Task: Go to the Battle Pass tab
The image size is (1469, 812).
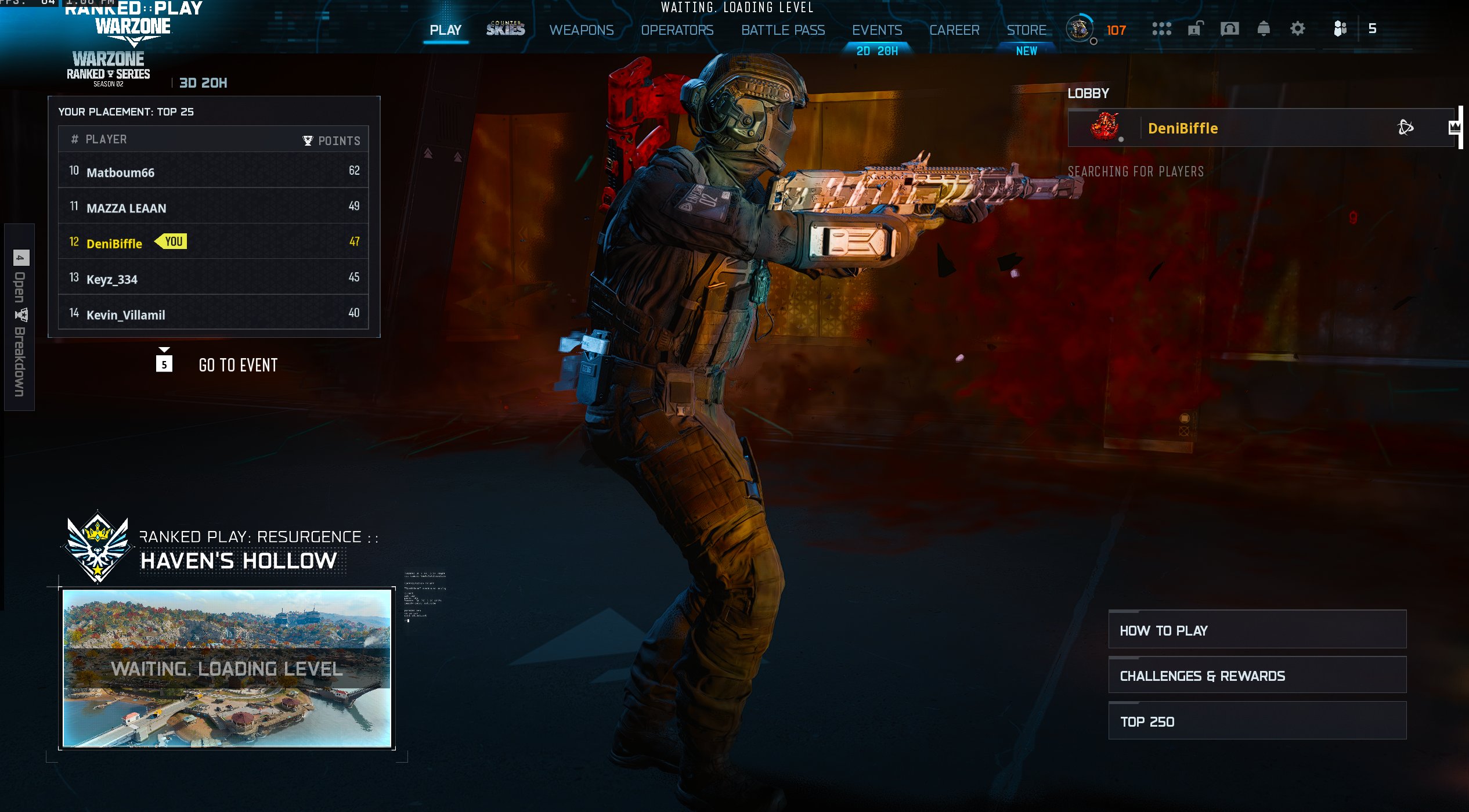Action: pos(782,30)
